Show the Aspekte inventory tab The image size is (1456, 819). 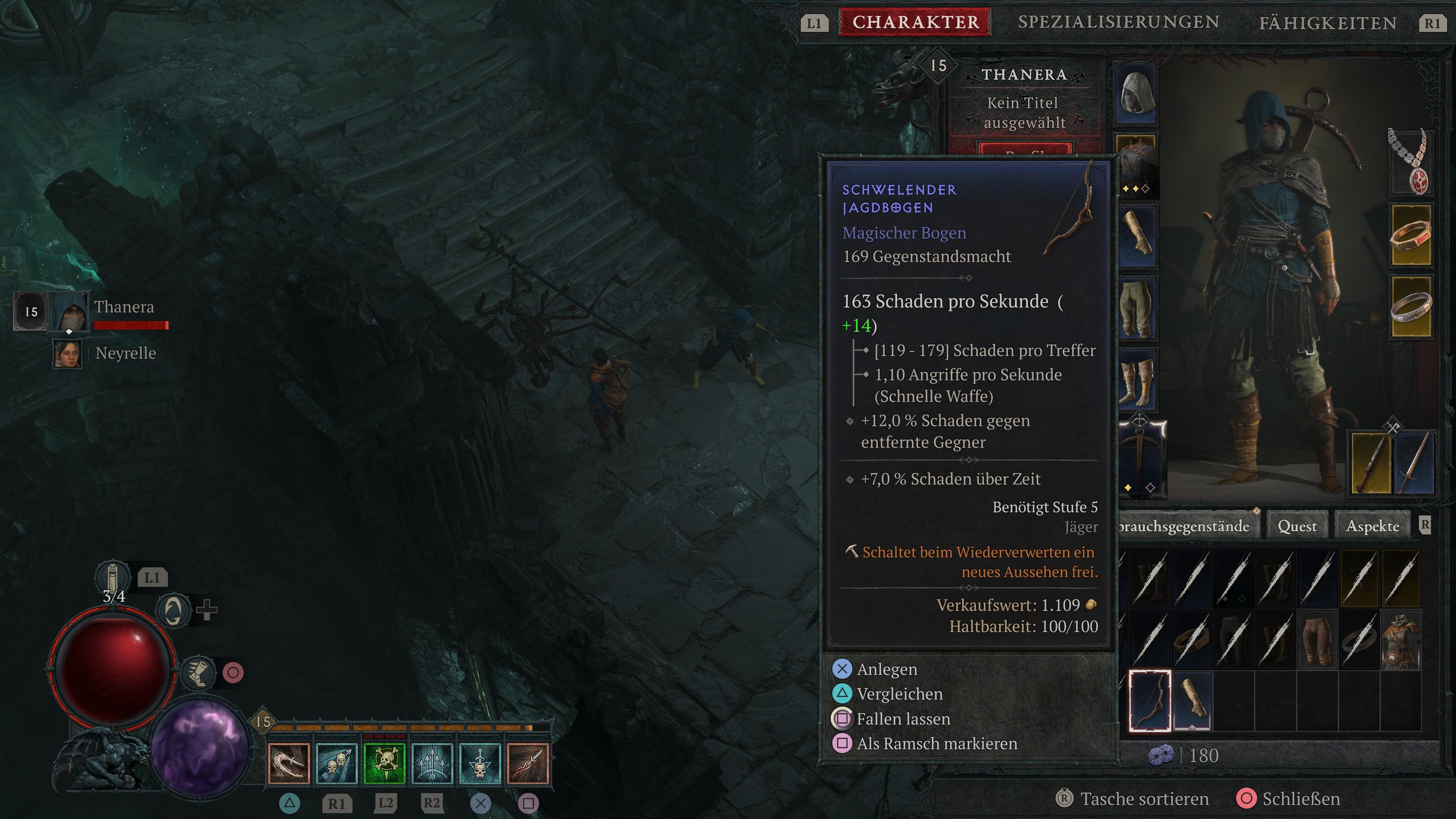tap(1372, 526)
